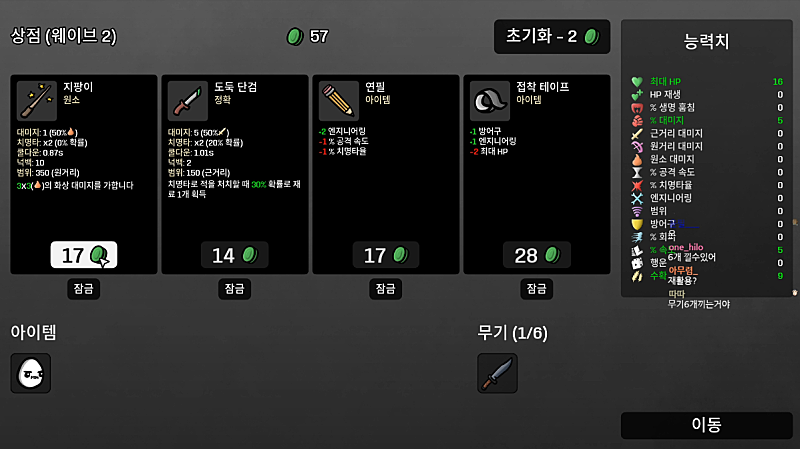
Task: Lock the 연필 shop card
Action: coord(386,288)
